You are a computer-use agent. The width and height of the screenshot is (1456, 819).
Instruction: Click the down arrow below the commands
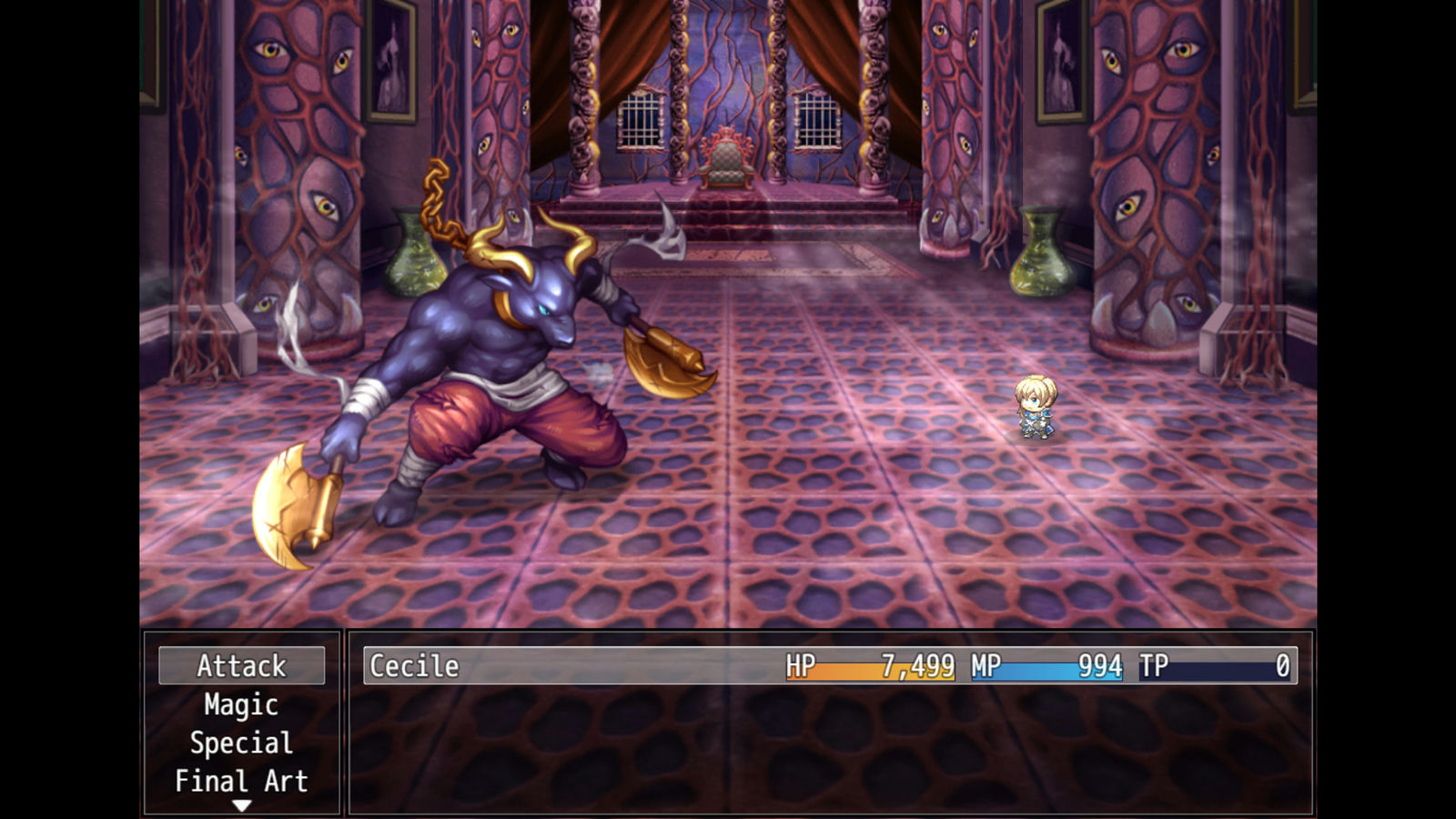point(241,805)
